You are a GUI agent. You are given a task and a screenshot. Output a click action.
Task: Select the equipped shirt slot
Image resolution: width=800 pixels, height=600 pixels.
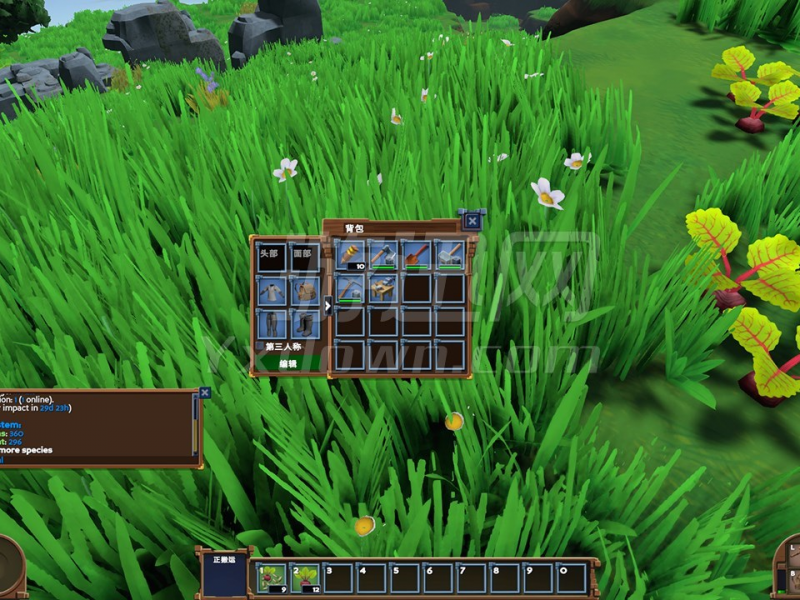pyautogui.click(x=270, y=291)
